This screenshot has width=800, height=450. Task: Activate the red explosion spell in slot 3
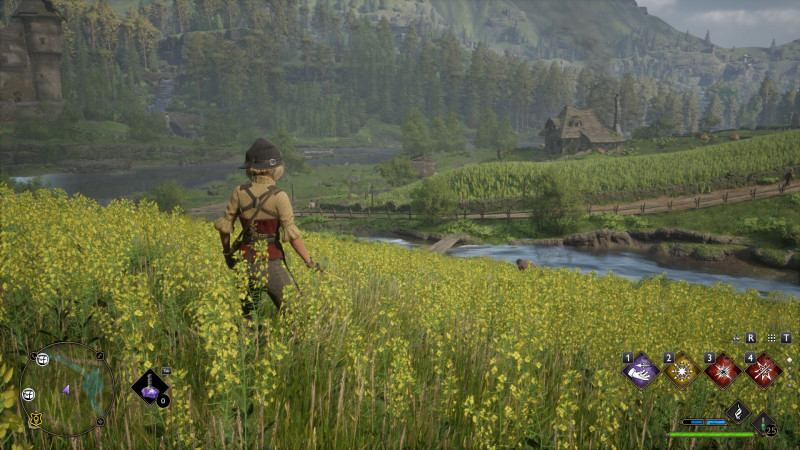[722, 371]
